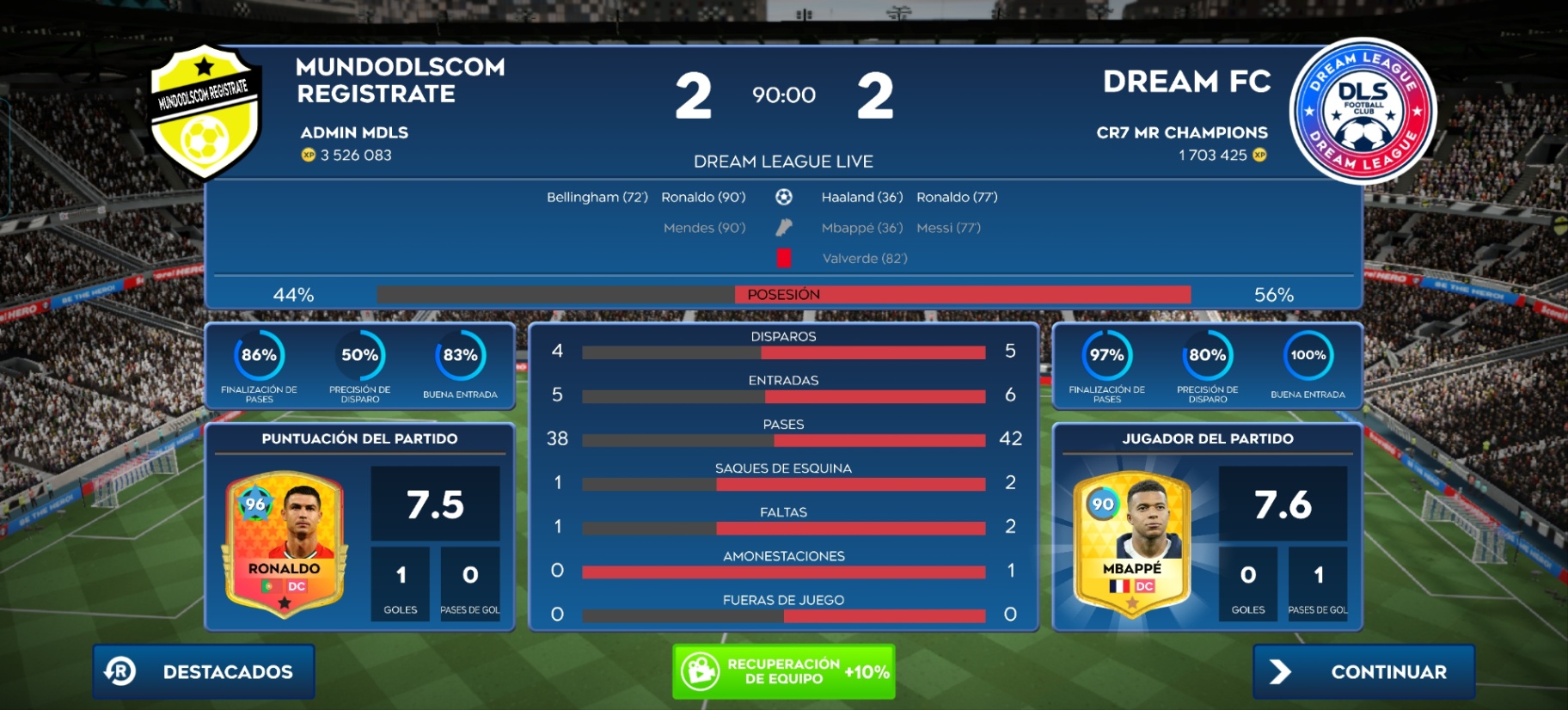1568x710 pixels.
Task: Tap the Dream FC club badge
Action: click(1363, 112)
